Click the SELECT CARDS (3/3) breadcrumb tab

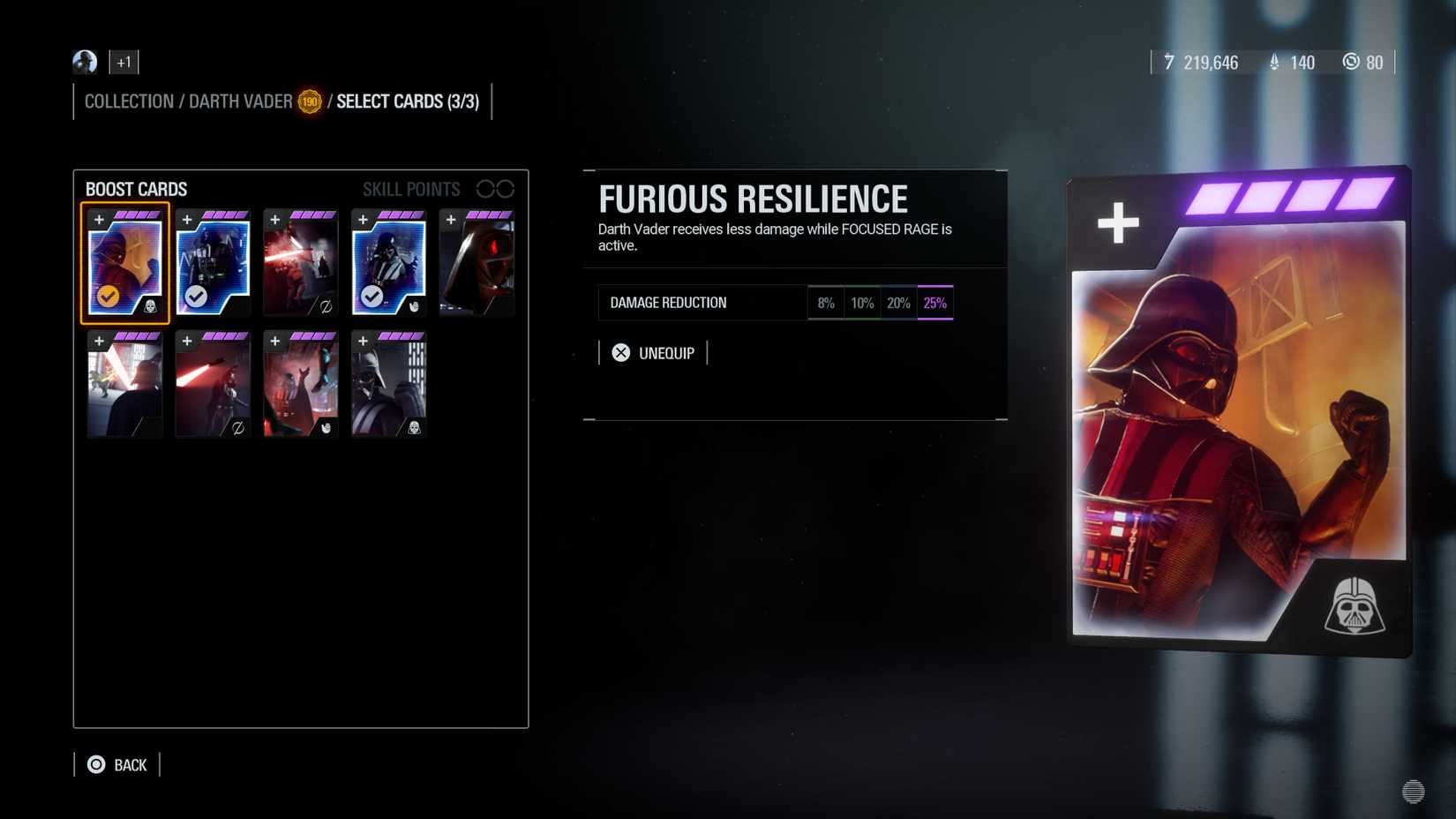406,101
